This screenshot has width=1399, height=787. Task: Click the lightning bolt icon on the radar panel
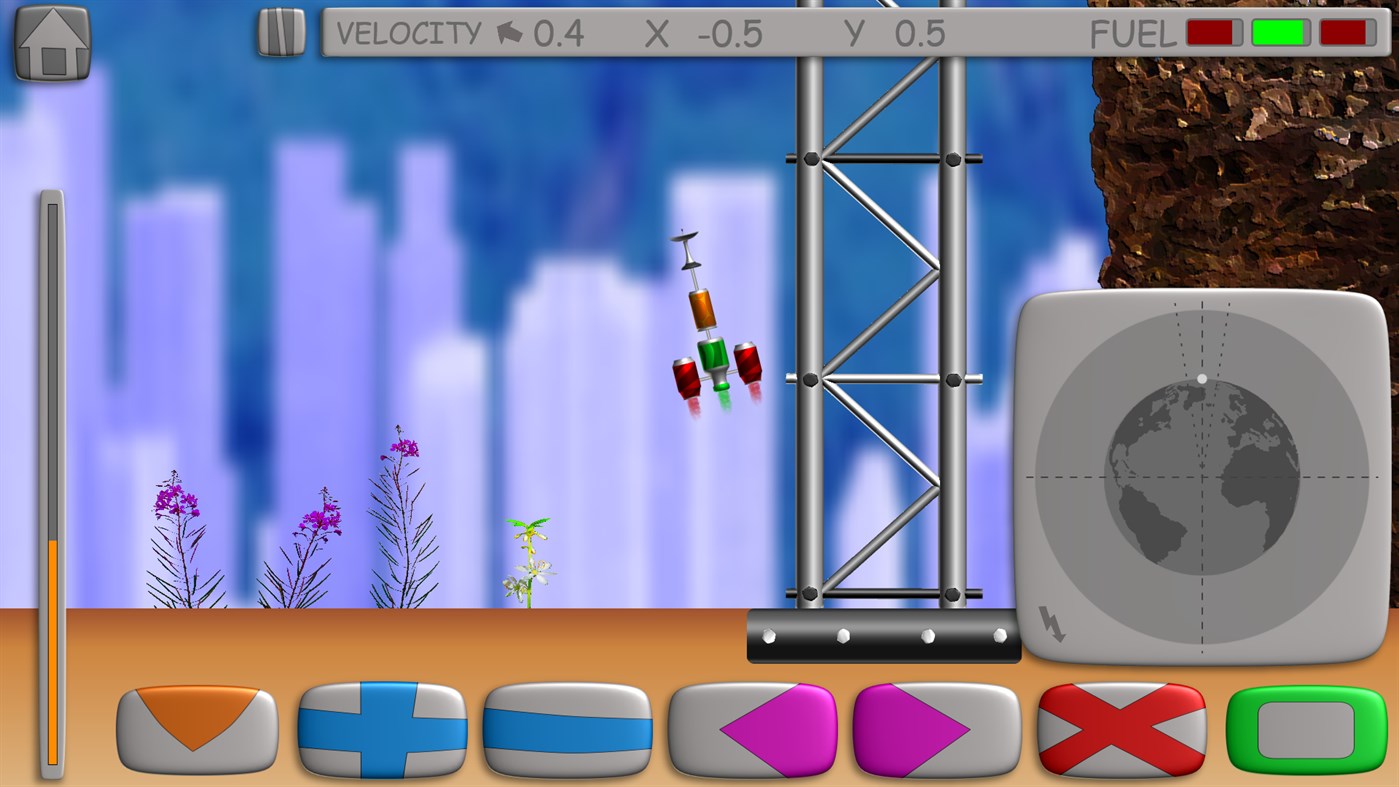pyautogui.click(x=1052, y=625)
